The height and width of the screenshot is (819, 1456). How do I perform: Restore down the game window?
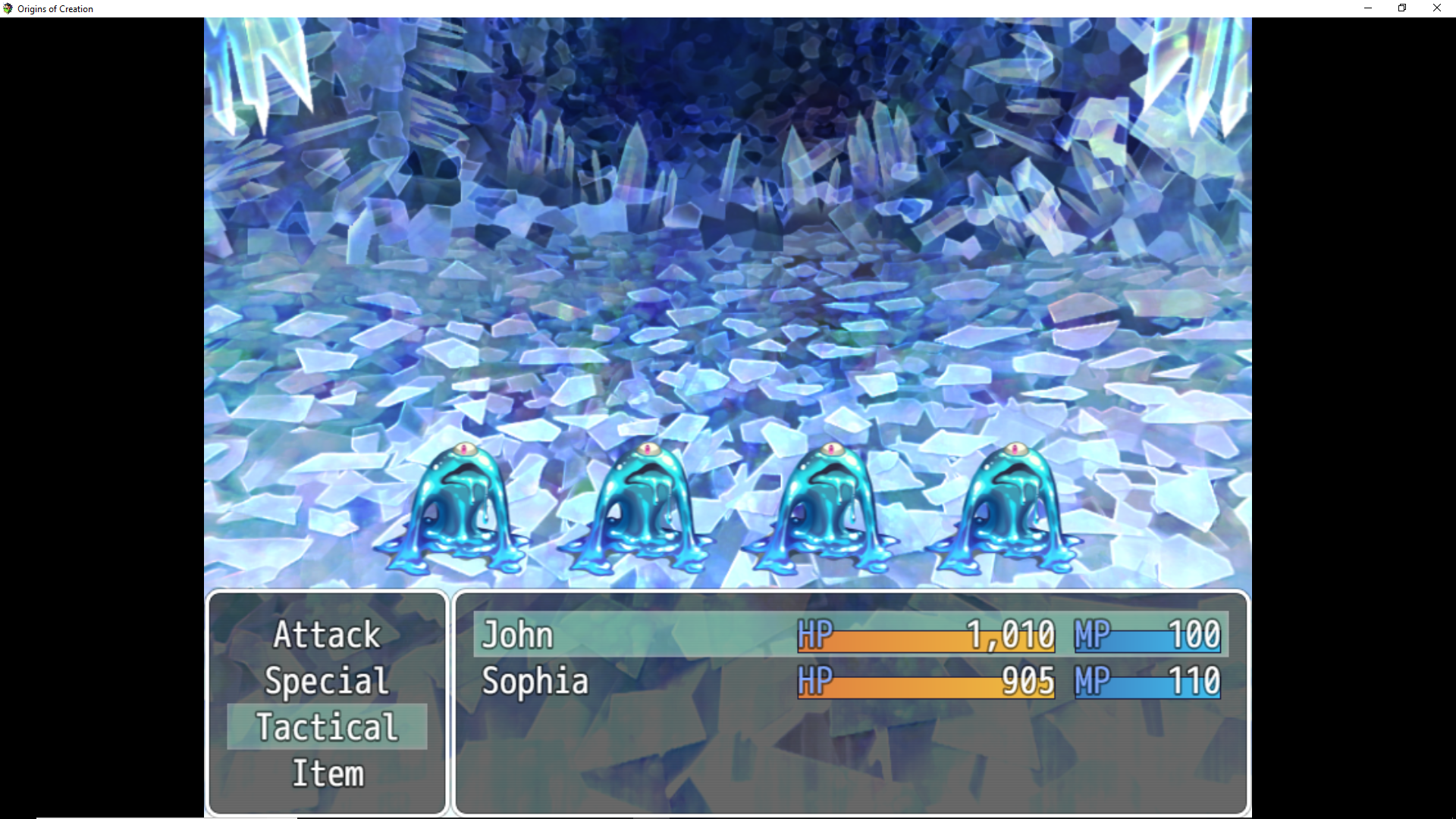[x=1402, y=8]
